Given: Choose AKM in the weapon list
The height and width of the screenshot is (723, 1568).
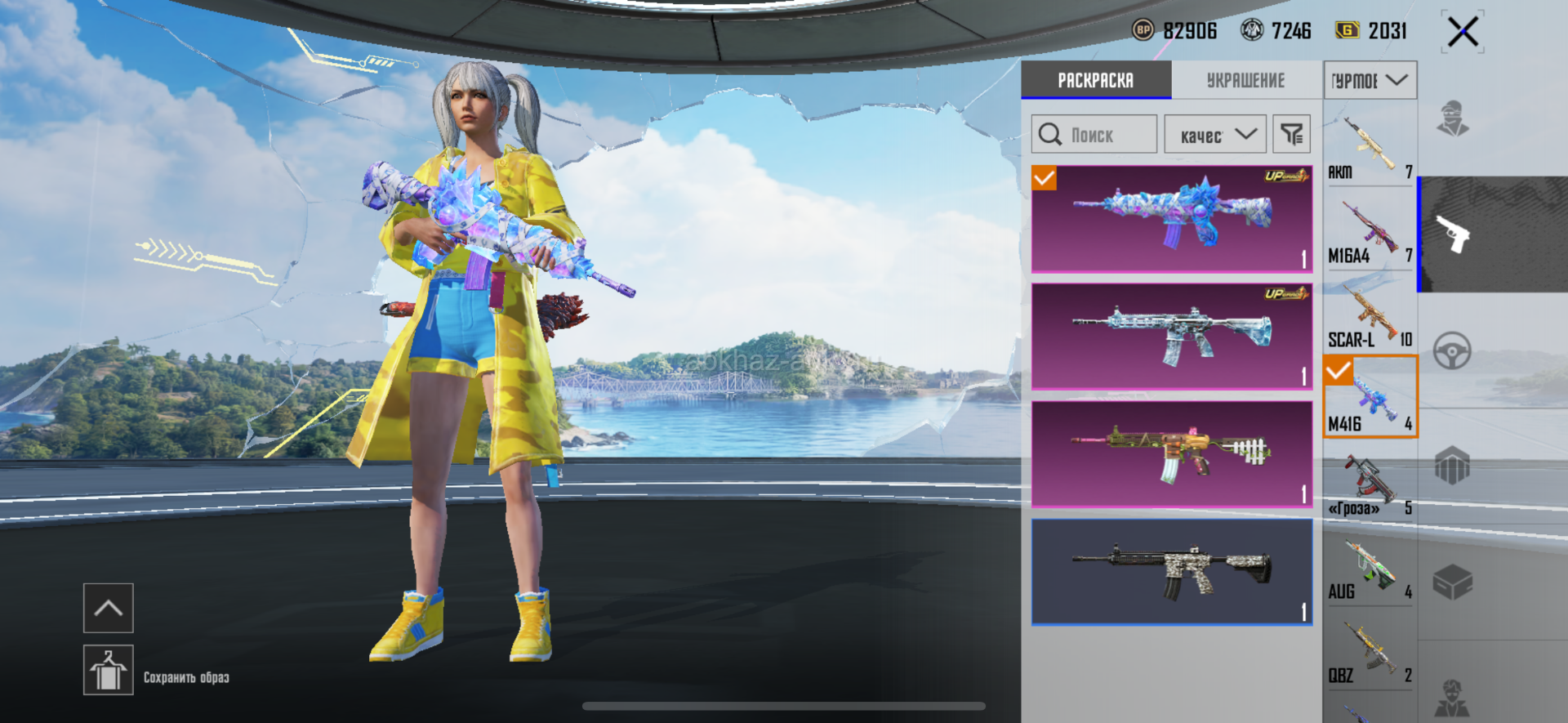Looking at the screenshot, I should click(x=1370, y=147).
